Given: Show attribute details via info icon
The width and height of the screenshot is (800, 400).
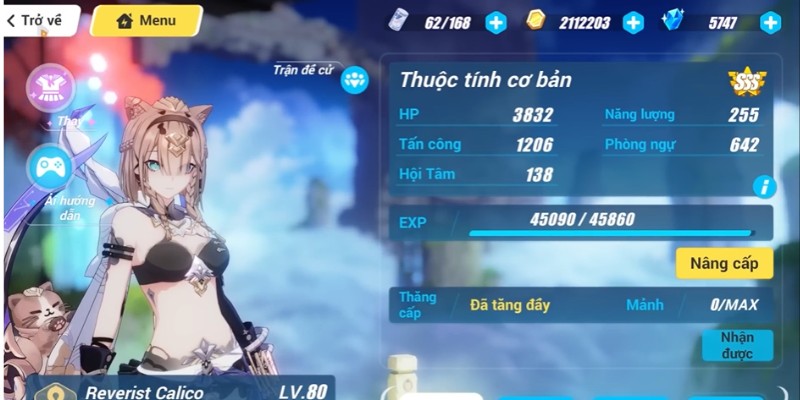Looking at the screenshot, I should (765, 185).
